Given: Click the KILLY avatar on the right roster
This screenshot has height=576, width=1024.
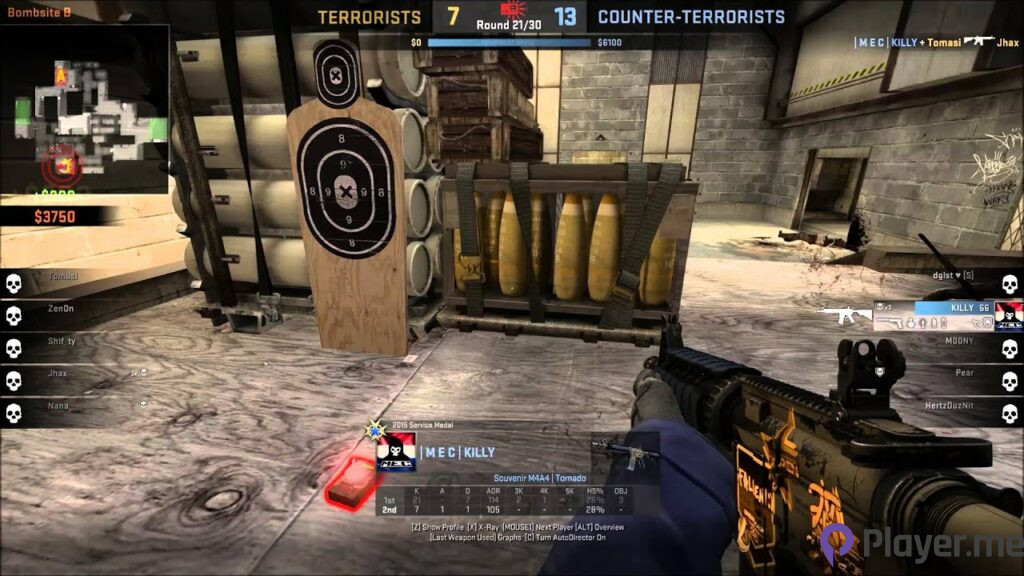Looking at the screenshot, I should (x=1008, y=316).
